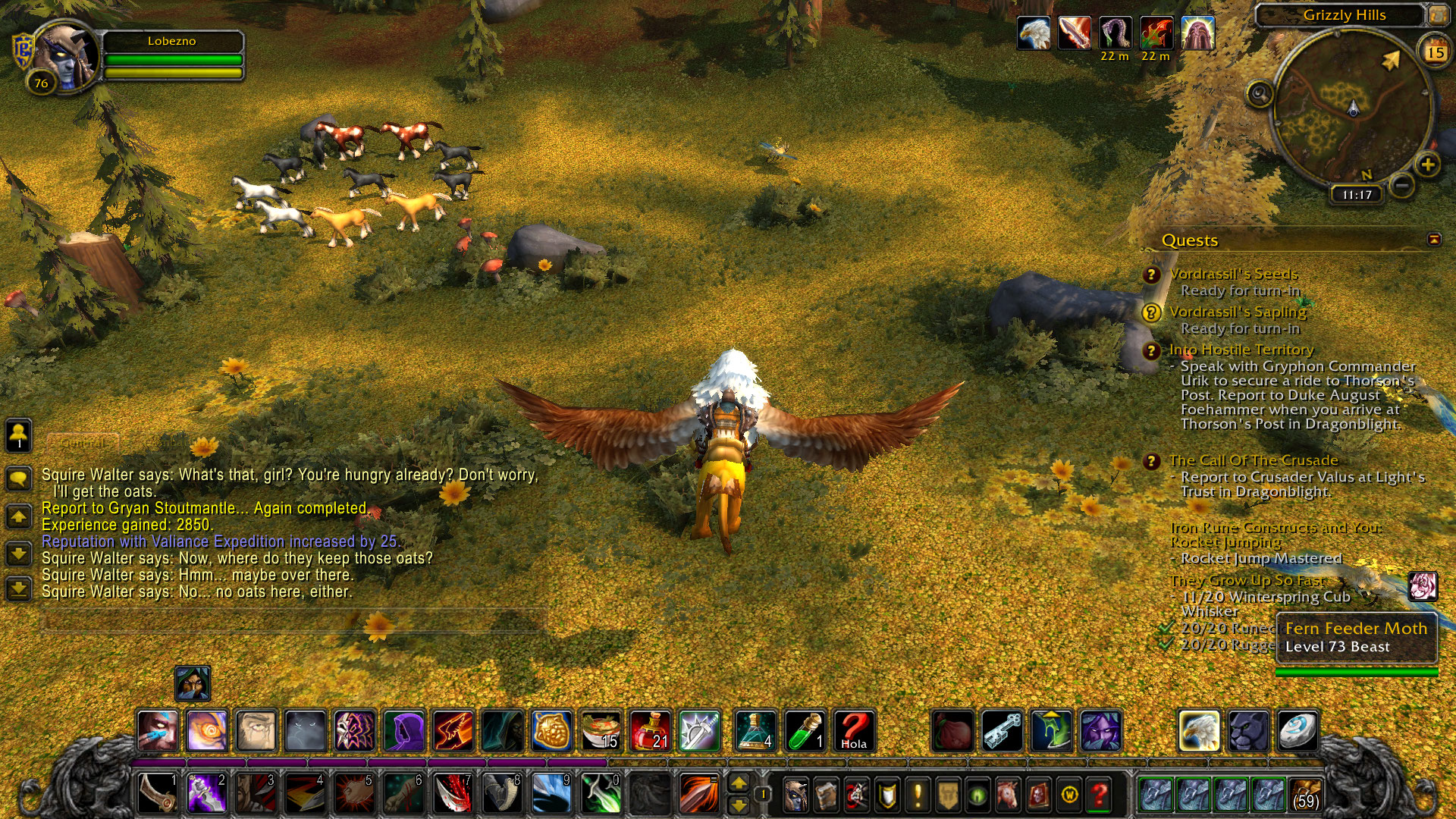The image size is (1456, 819).
Task: Open the red question mark help menu
Action: click(x=1100, y=795)
